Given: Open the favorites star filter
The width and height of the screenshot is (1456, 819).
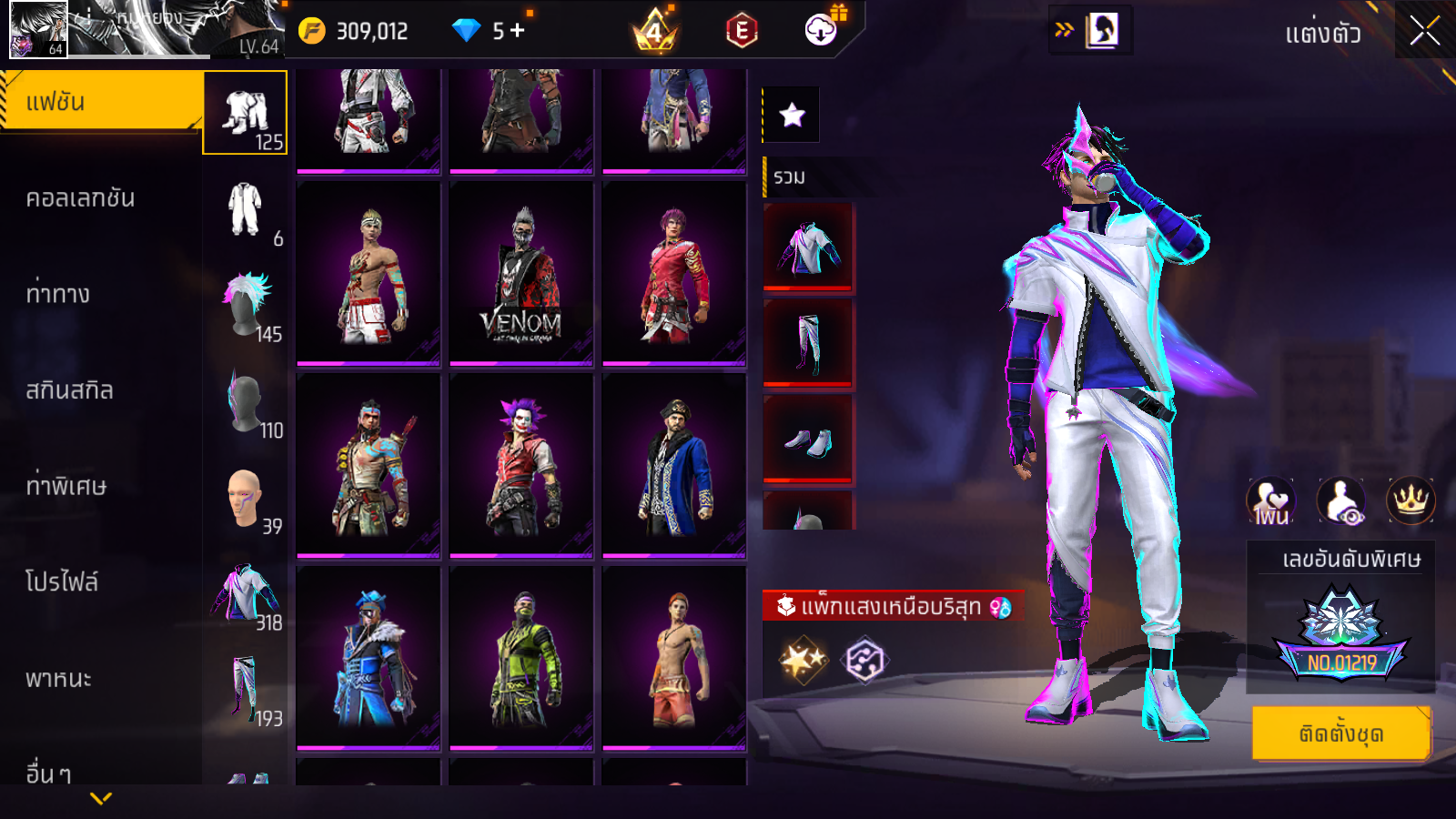Looking at the screenshot, I should 792,115.
